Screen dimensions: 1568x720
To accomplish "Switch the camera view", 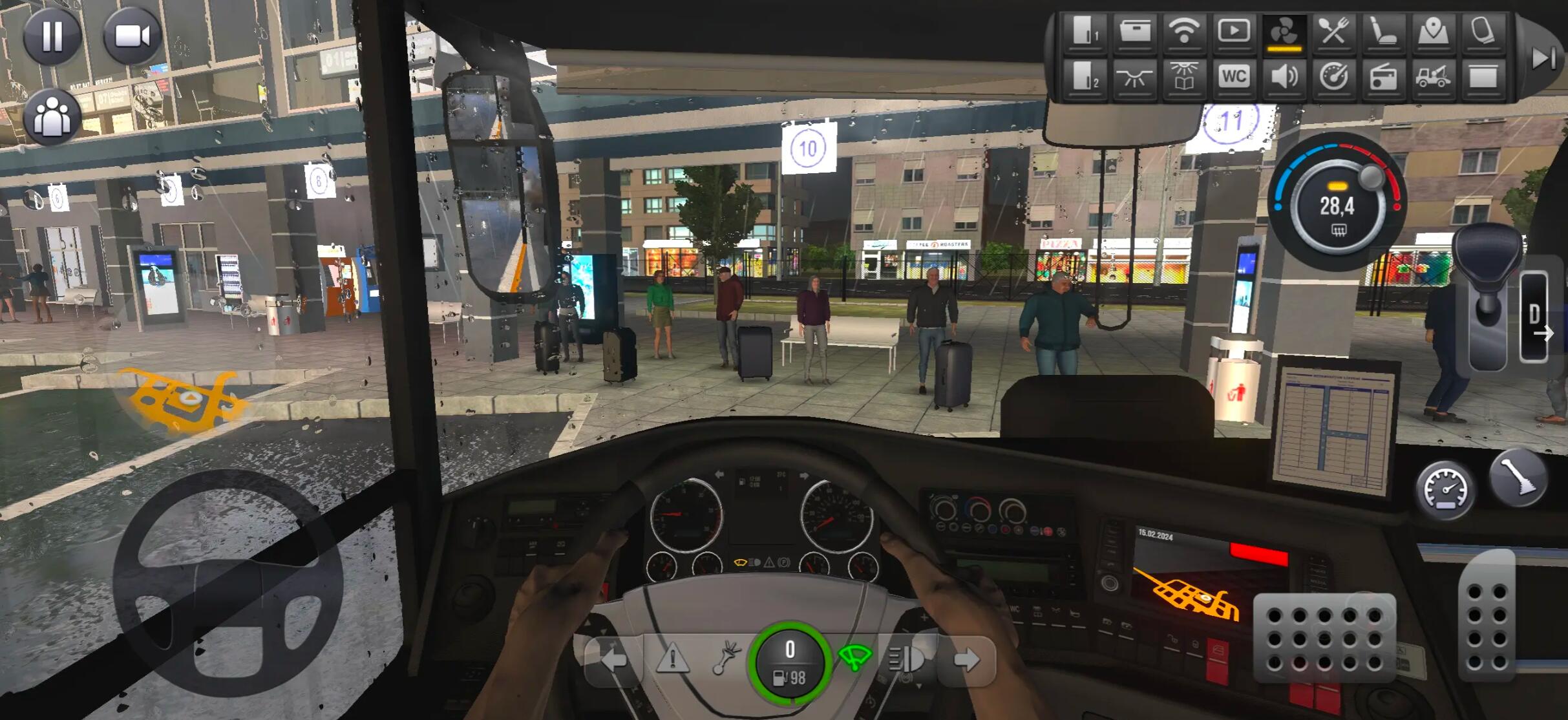I will (x=132, y=36).
